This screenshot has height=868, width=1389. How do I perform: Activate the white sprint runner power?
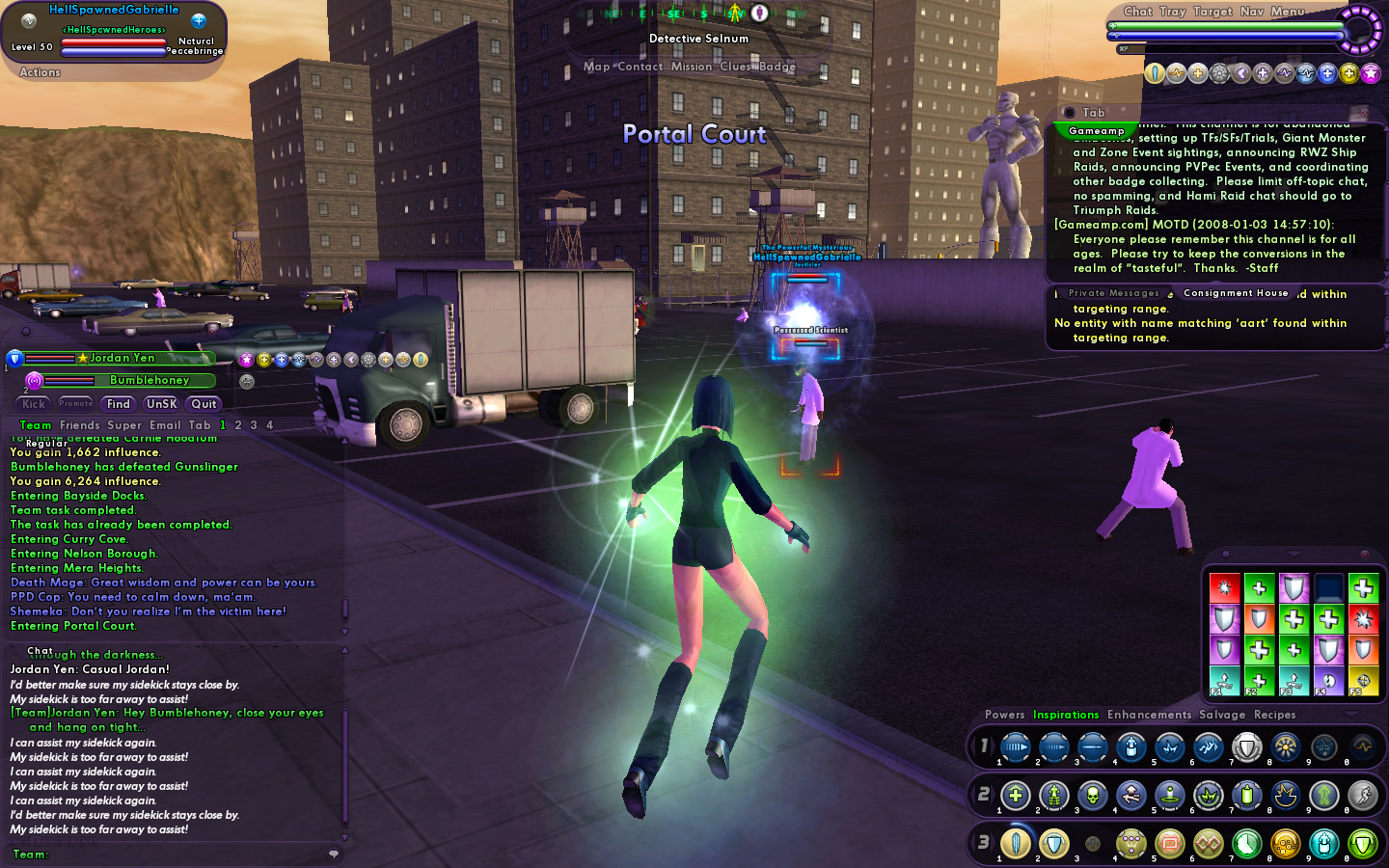1362,796
